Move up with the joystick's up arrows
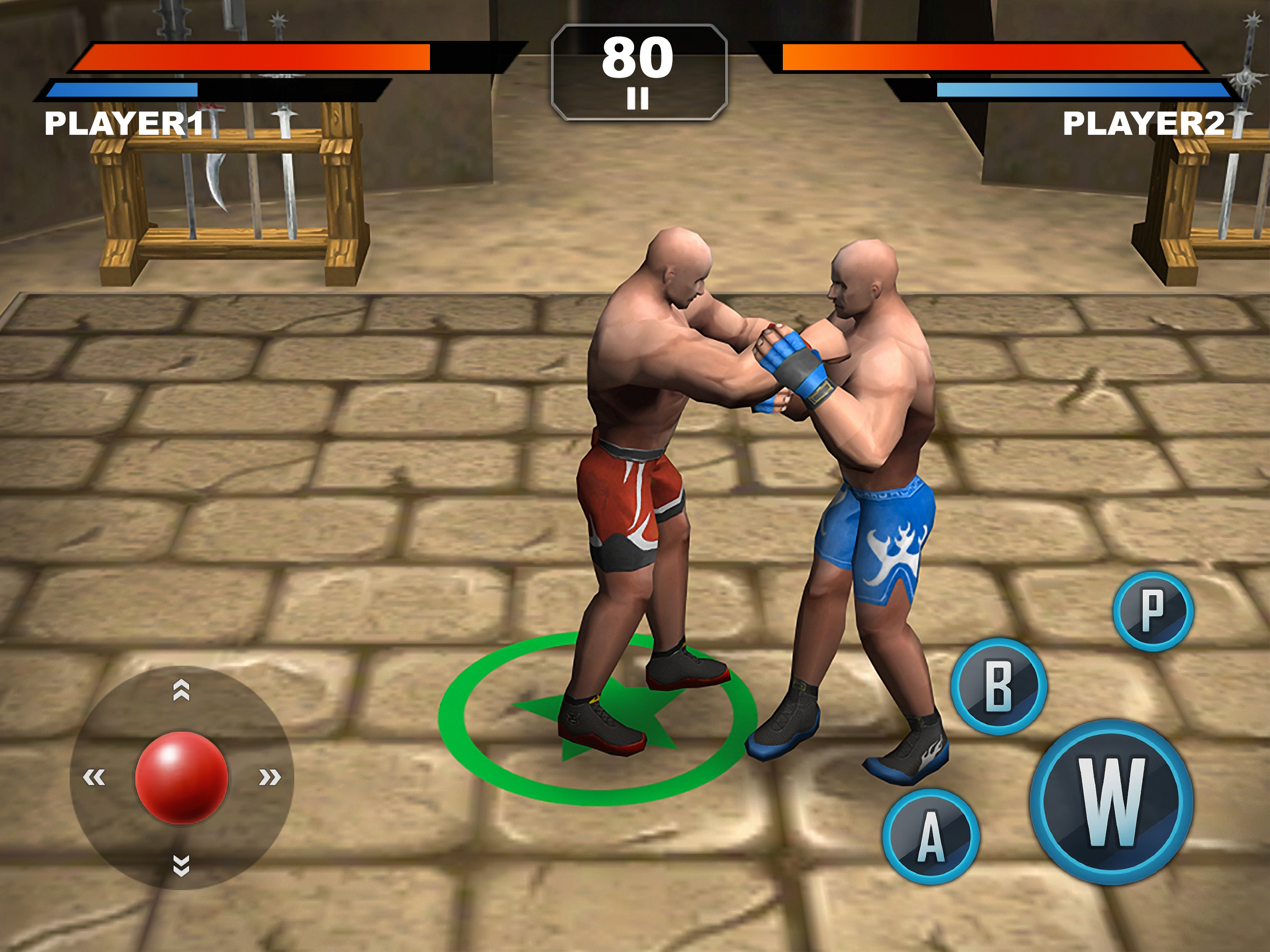Screen dimensions: 1270x952 181,690
